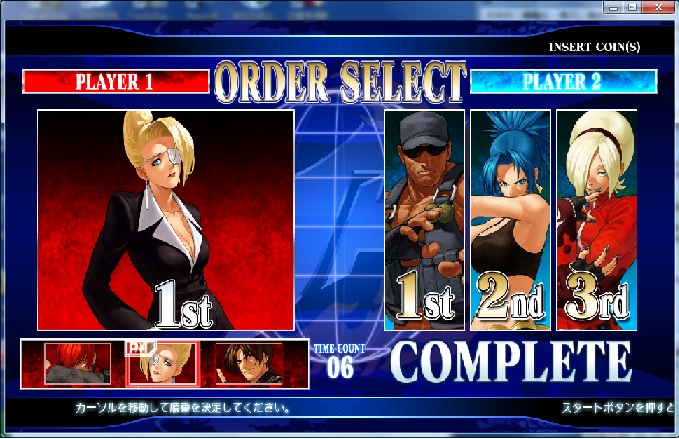Choose the blonde eyepatch fighter thumbnail
679x439 pixels.
pyautogui.click(x=165, y=364)
